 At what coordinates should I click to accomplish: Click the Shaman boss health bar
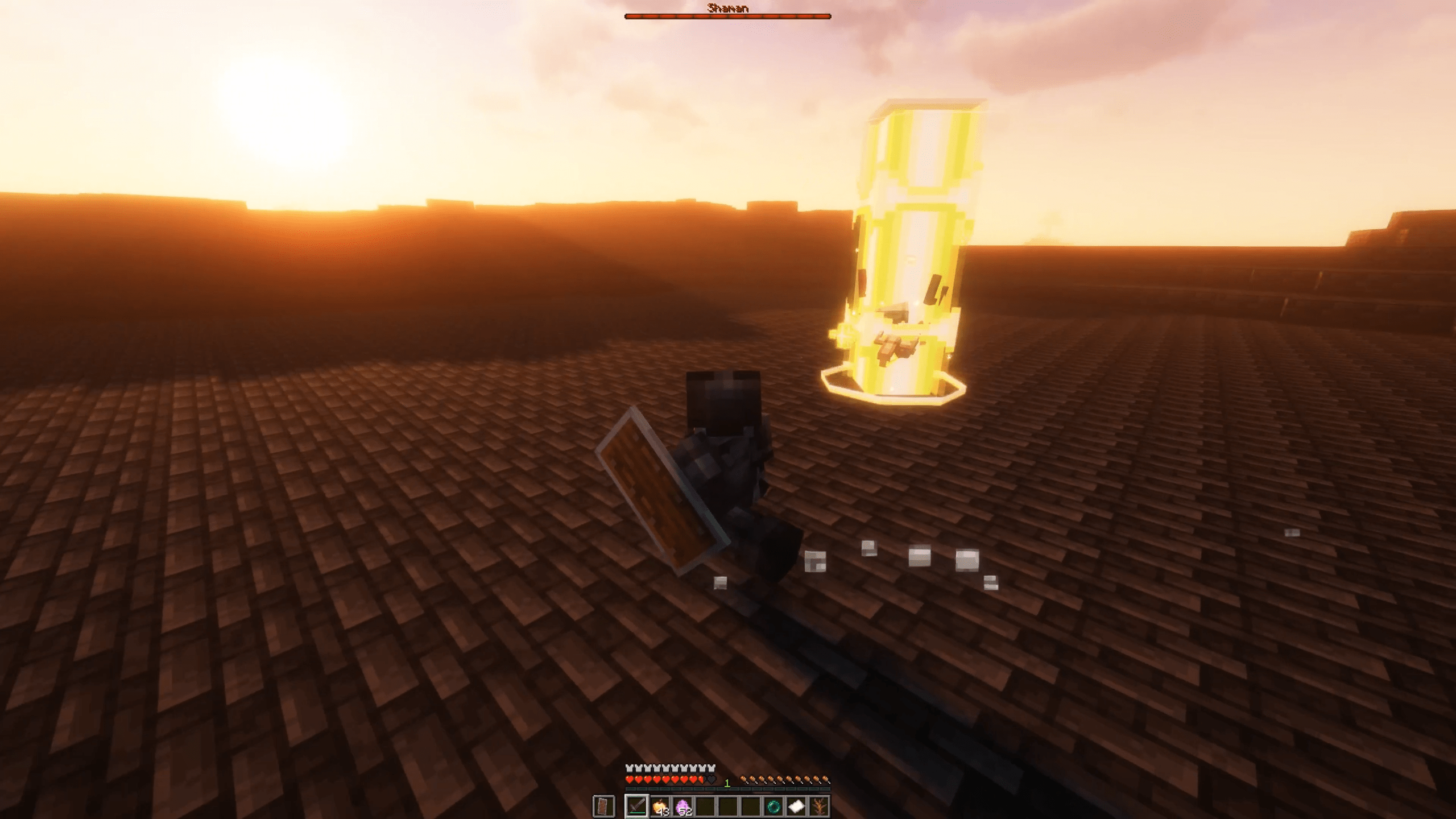[728, 16]
